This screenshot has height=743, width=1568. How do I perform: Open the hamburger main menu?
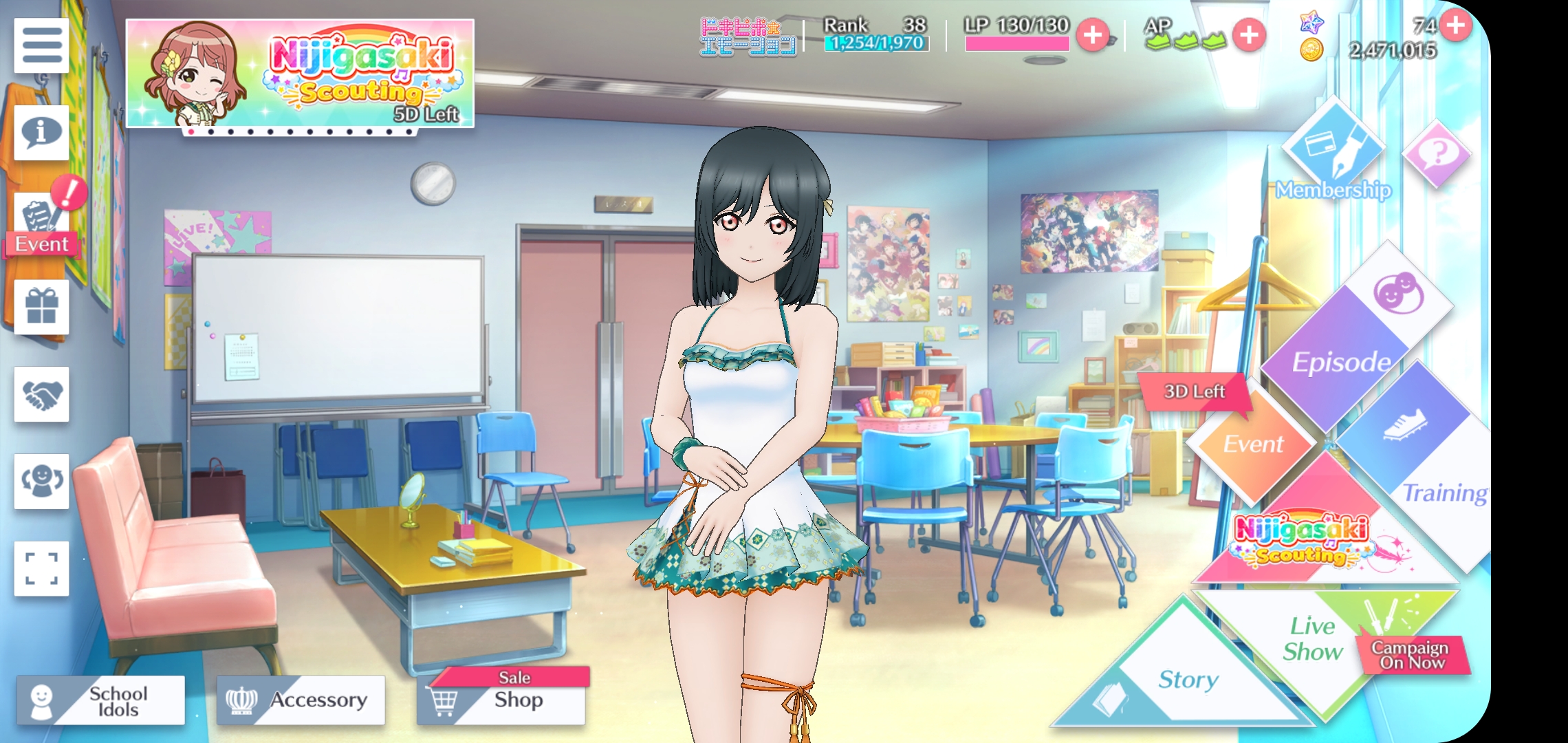click(41, 45)
